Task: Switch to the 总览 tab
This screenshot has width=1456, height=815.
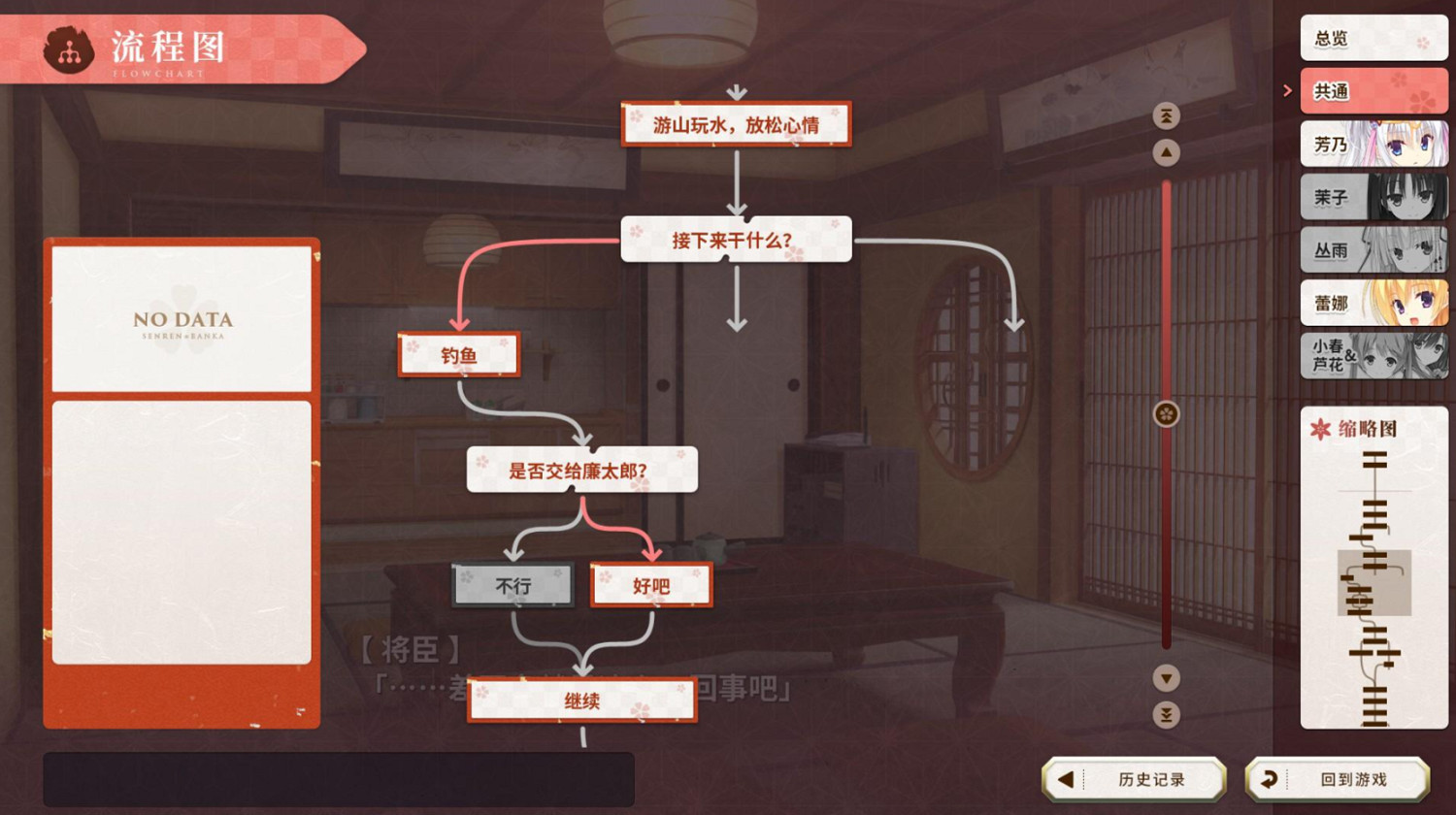Action: pyautogui.click(x=1373, y=37)
